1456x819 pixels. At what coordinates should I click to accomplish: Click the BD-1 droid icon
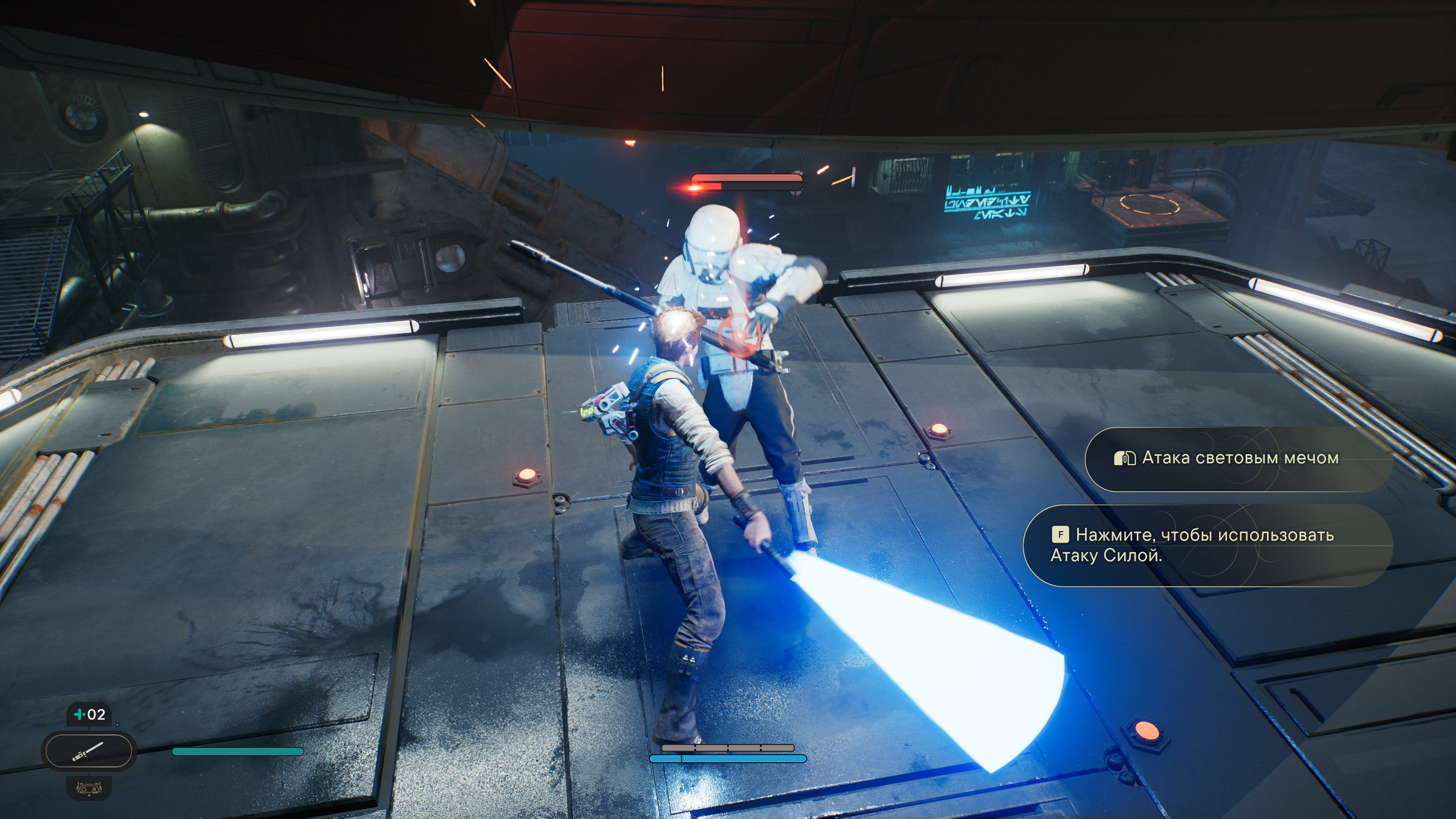[89, 788]
